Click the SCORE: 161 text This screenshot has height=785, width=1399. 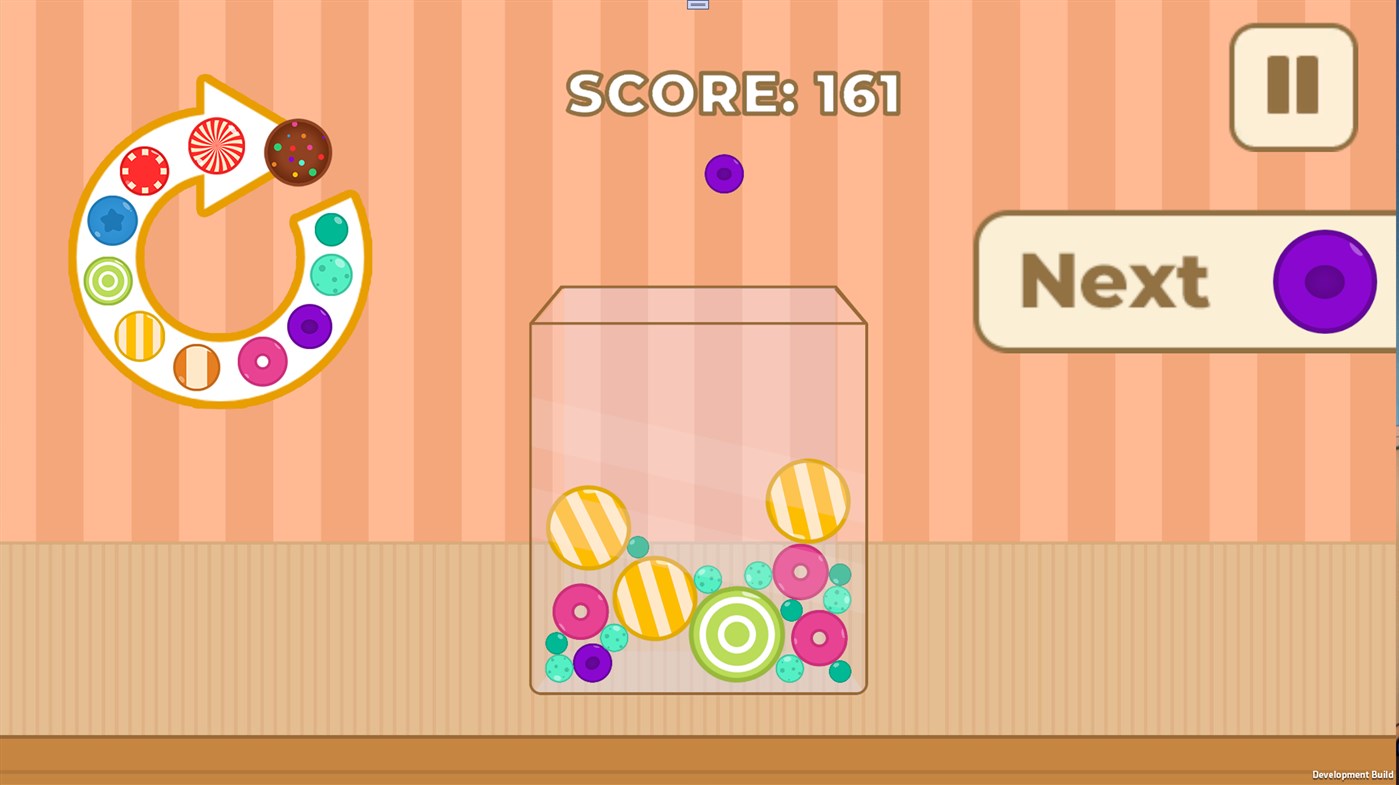point(733,93)
